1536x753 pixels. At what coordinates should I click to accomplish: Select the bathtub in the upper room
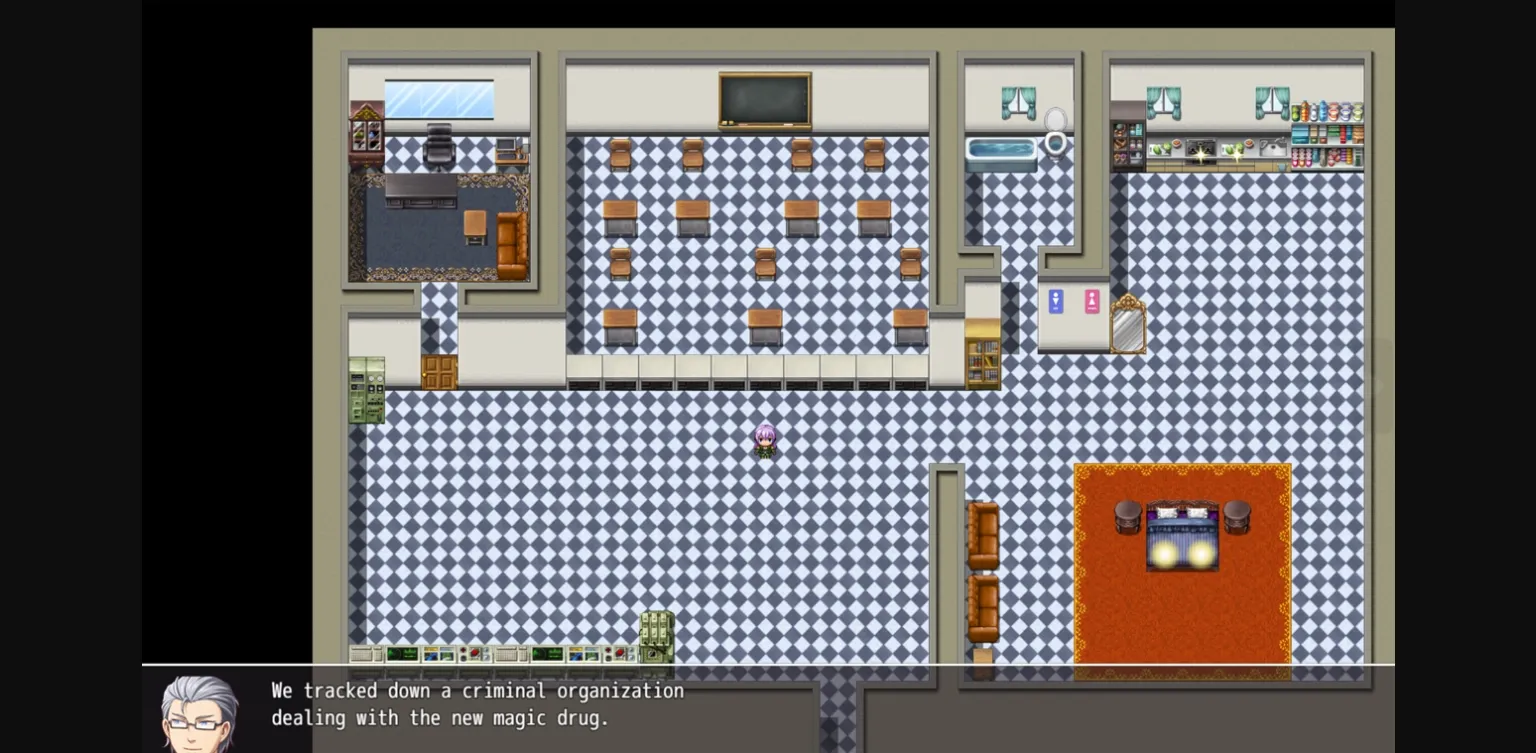click(x=1000, y=150)
